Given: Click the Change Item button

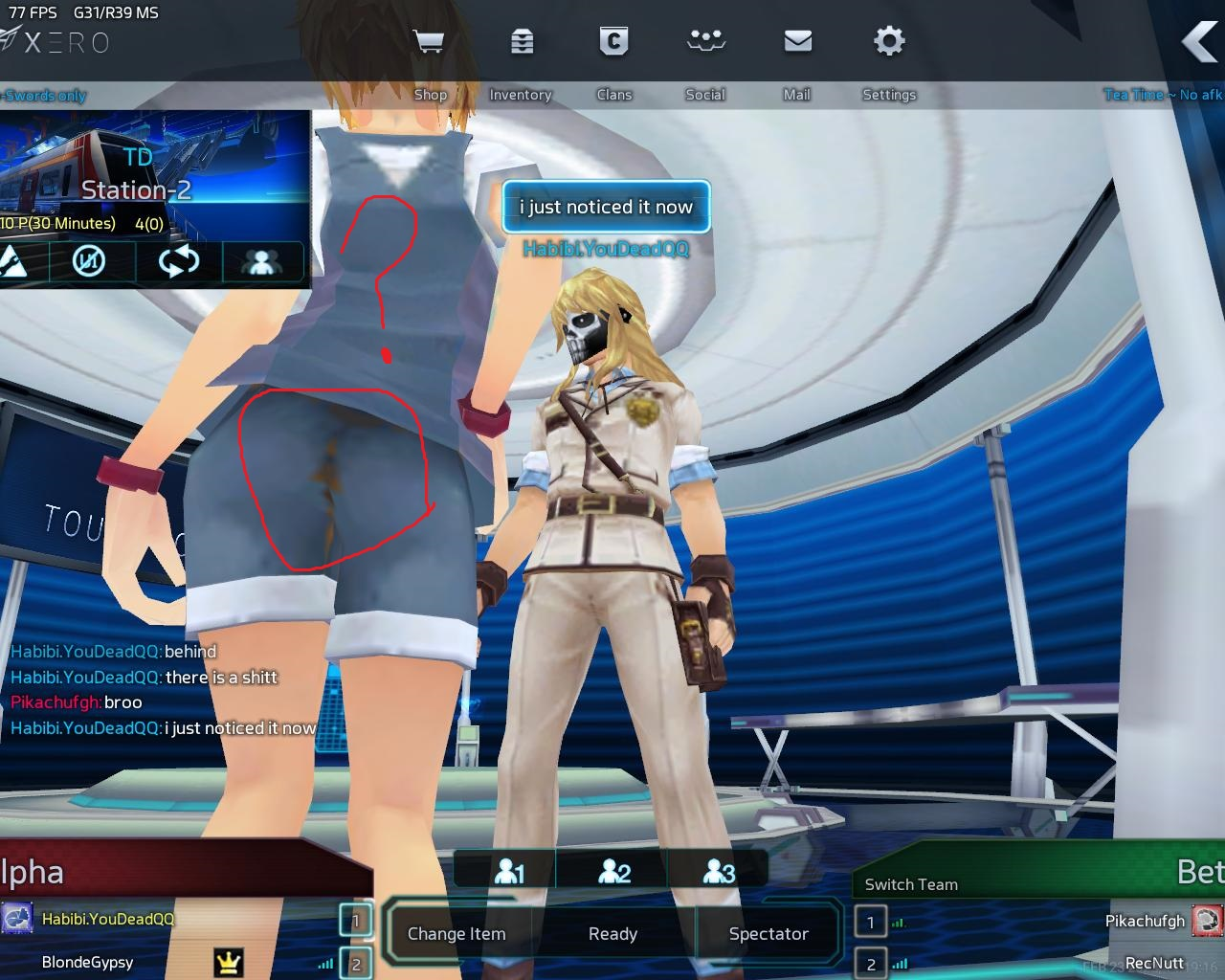Looking at the screenshot, I should (x=457, y=934).
